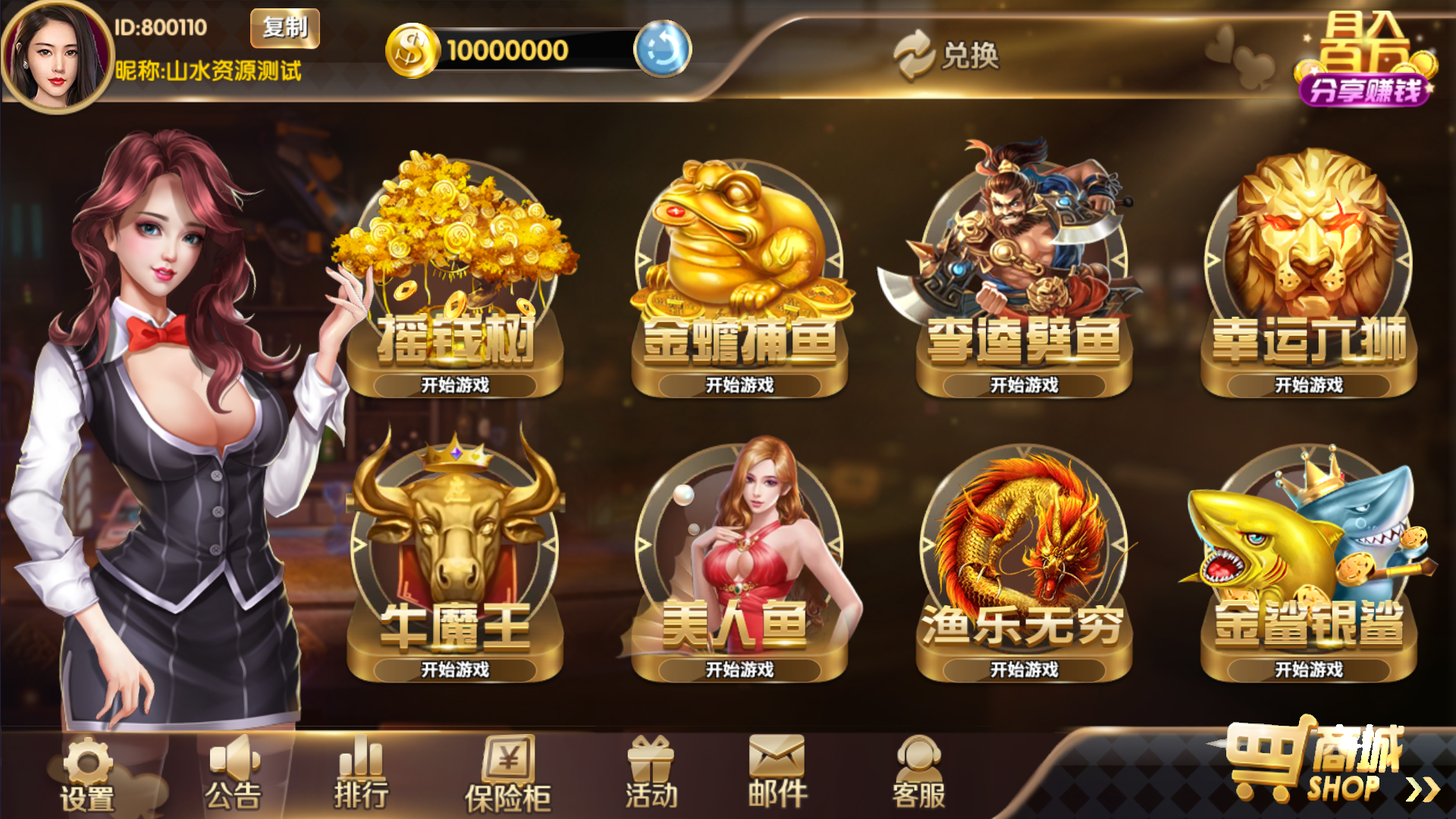
Task: Click the player avatar portrait
Action: pos(53,50)
